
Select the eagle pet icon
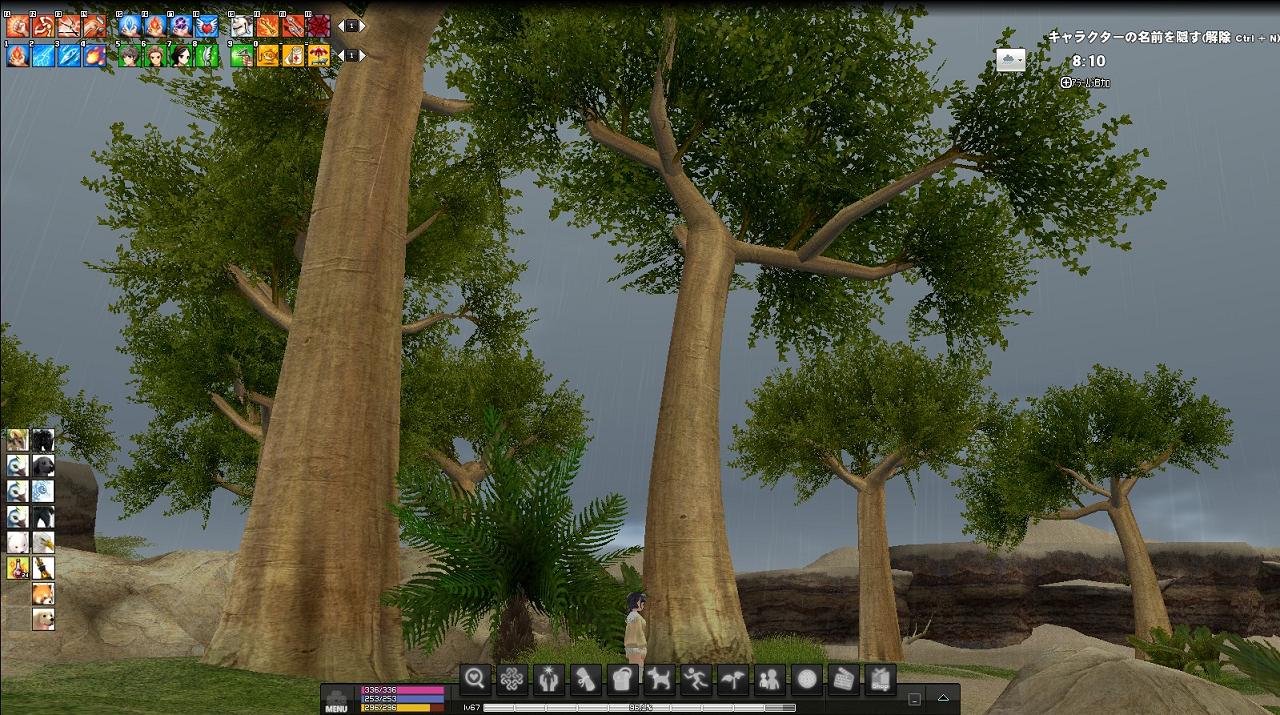coord(43,543)
